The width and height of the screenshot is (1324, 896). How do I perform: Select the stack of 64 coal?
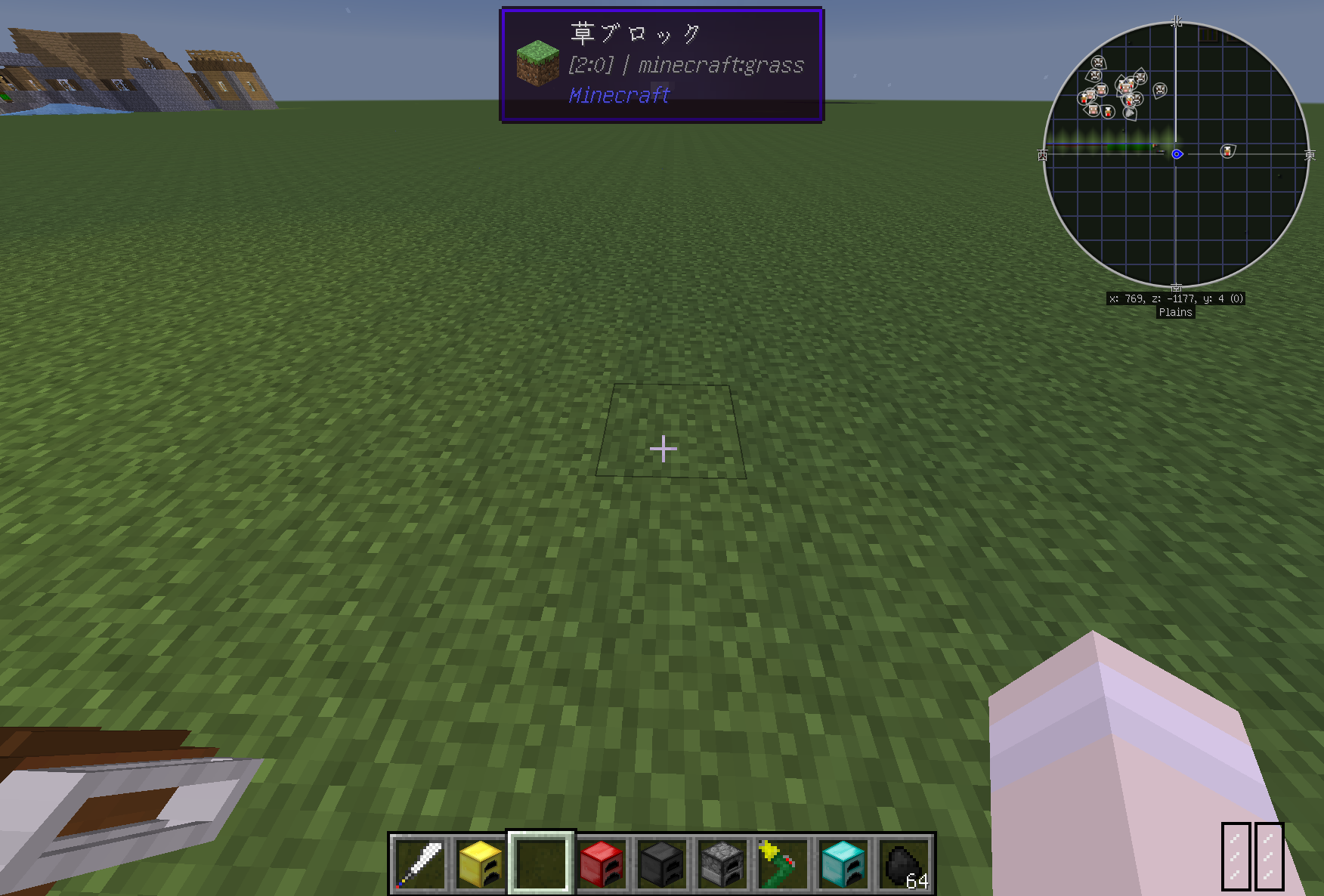click(x=904, y=865)
